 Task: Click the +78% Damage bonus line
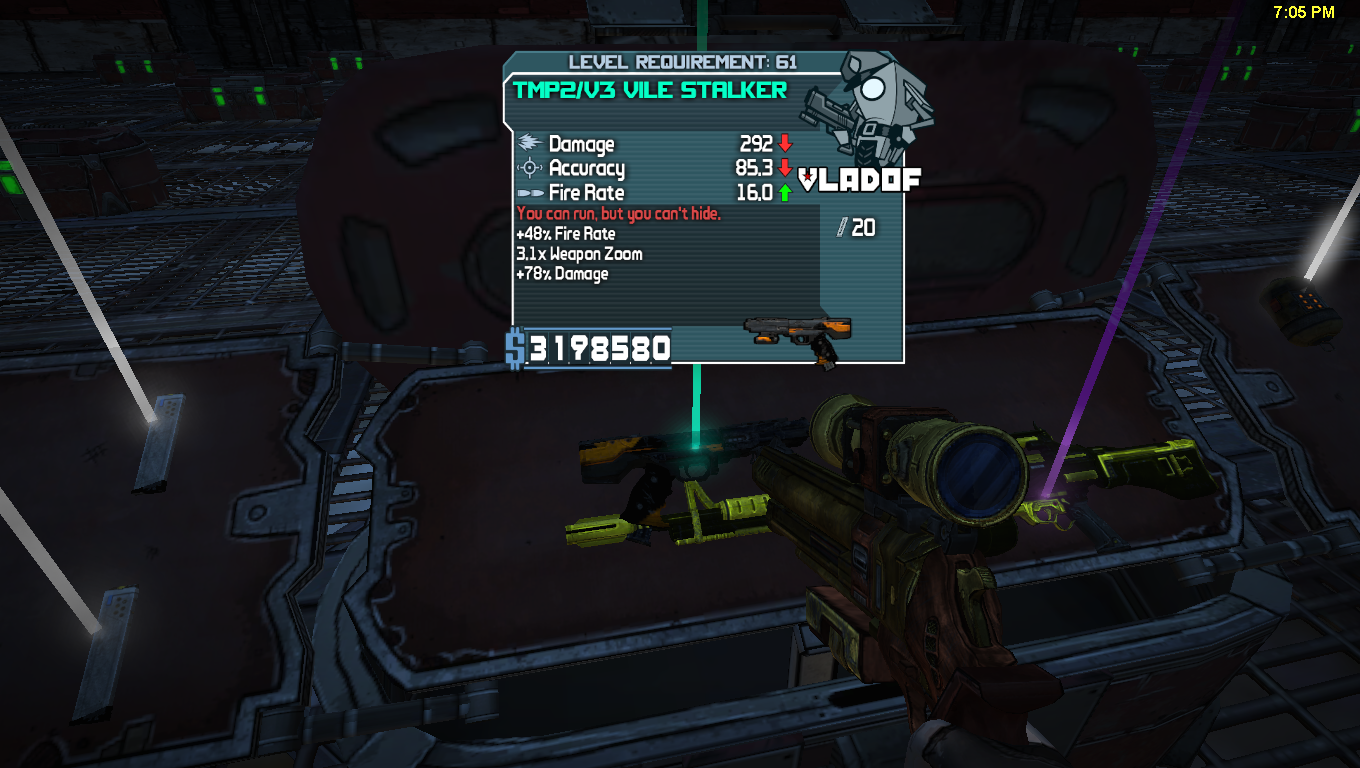tap(563, 273)
